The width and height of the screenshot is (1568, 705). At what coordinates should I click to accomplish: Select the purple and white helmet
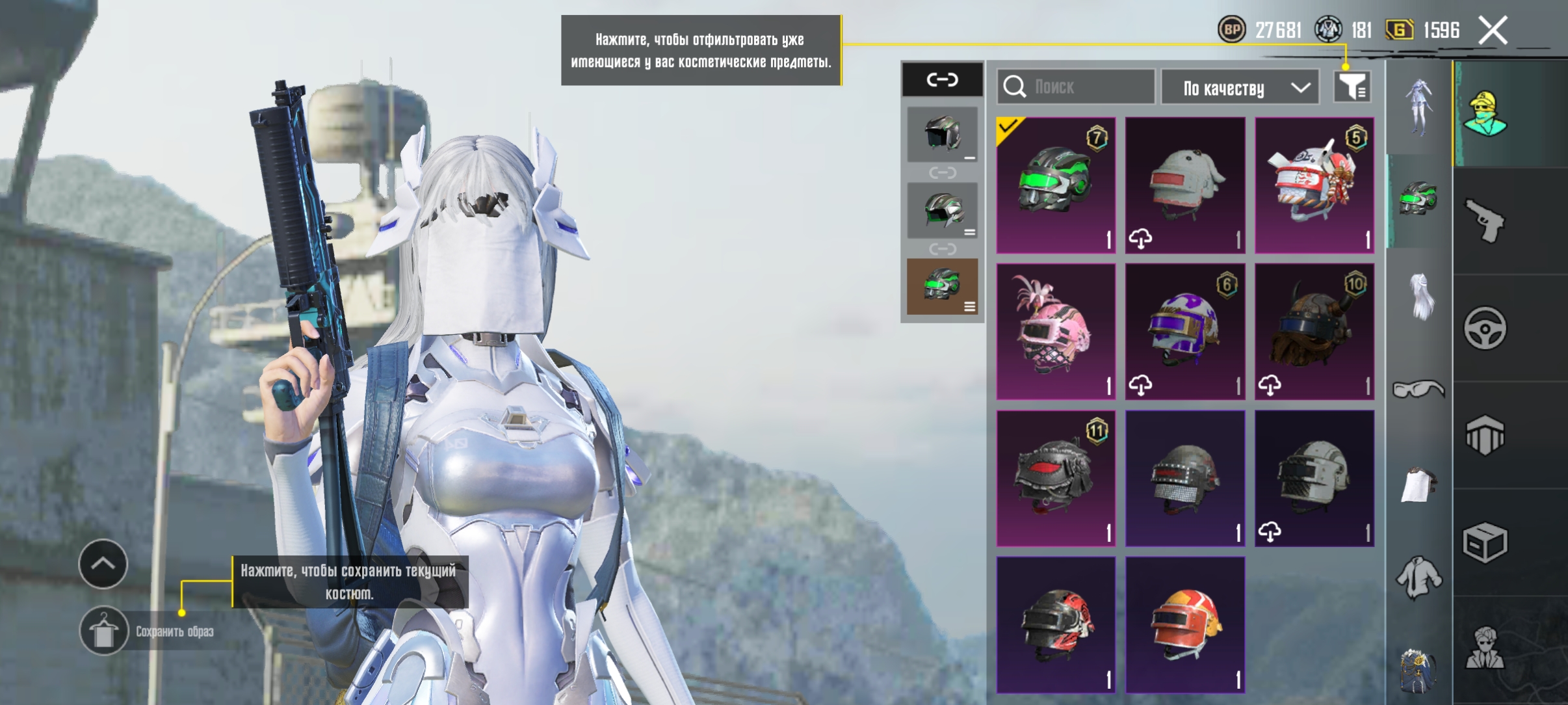coord(1184,332)
